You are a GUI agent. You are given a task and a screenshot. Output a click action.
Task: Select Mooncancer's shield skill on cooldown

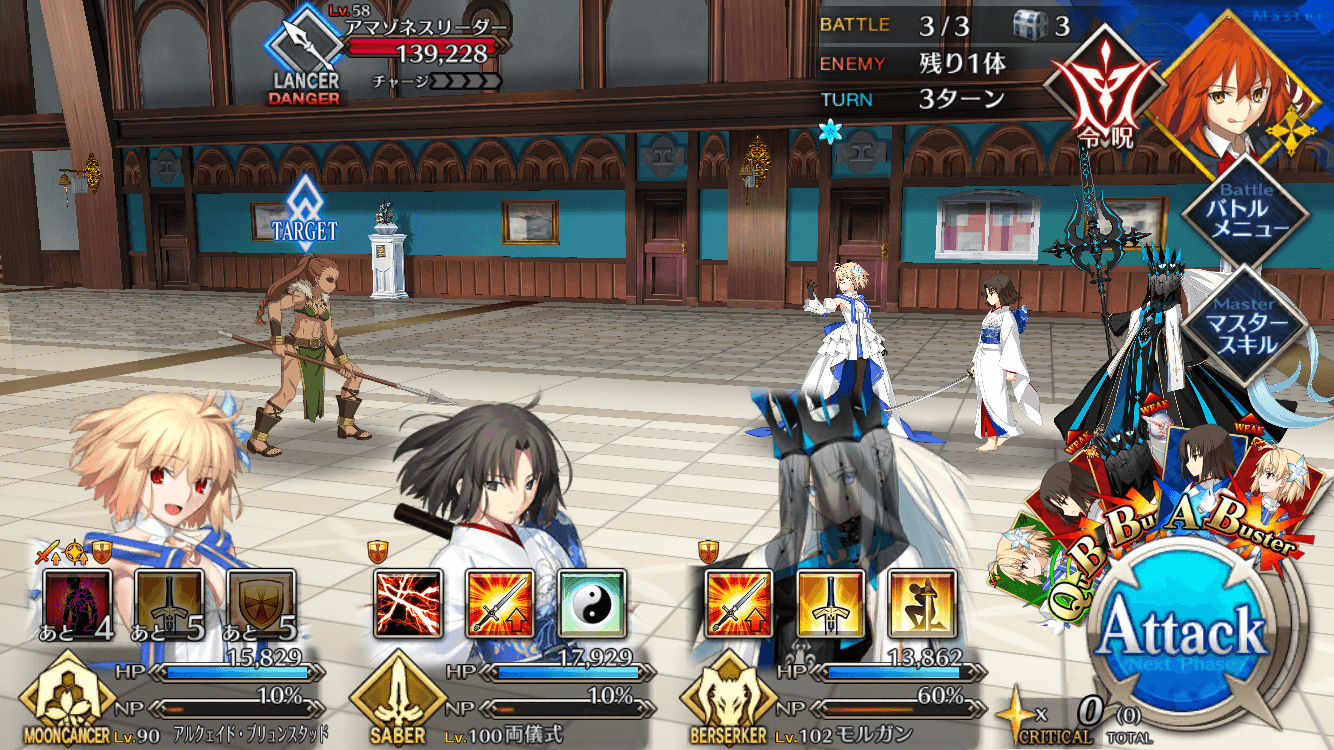[262, 604]
